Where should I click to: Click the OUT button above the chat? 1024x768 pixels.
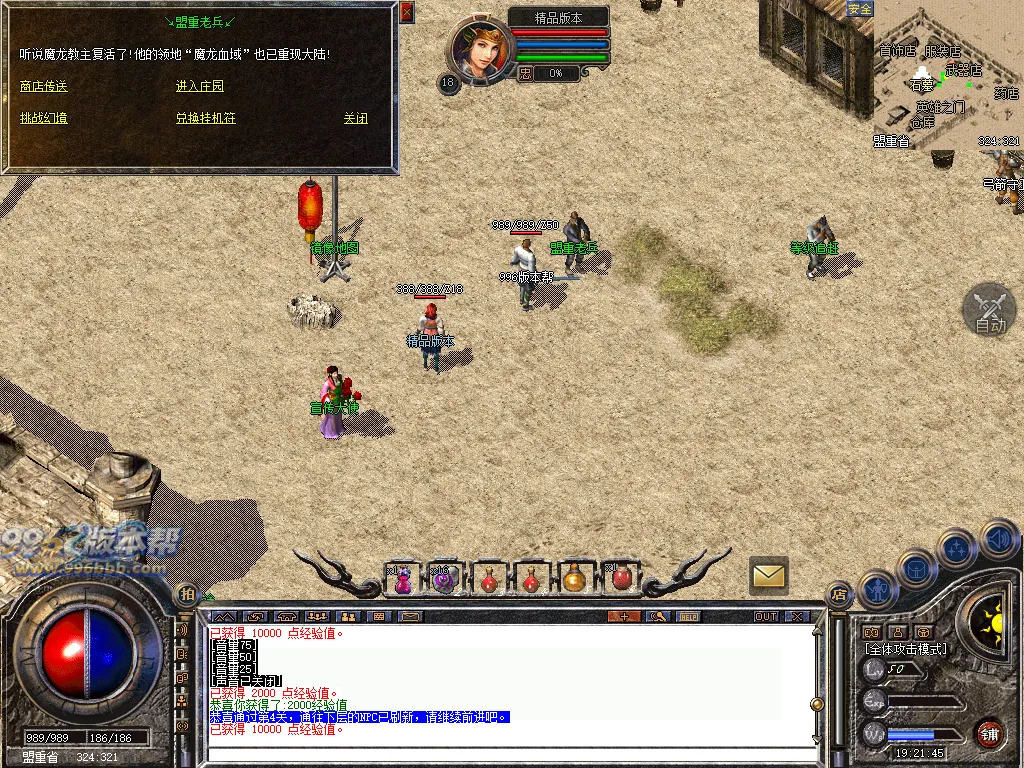766,616
